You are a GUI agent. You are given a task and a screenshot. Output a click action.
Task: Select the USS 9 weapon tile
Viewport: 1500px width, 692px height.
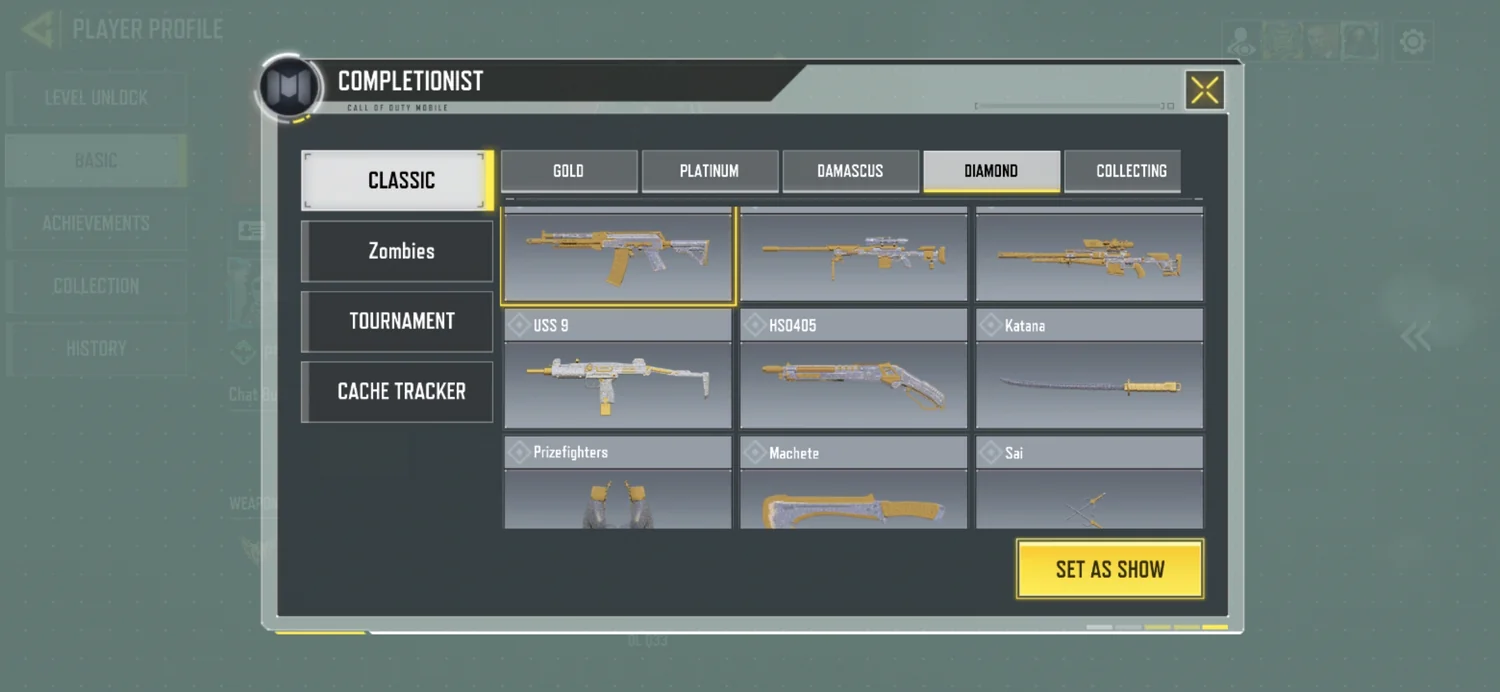tap(618, 370)
